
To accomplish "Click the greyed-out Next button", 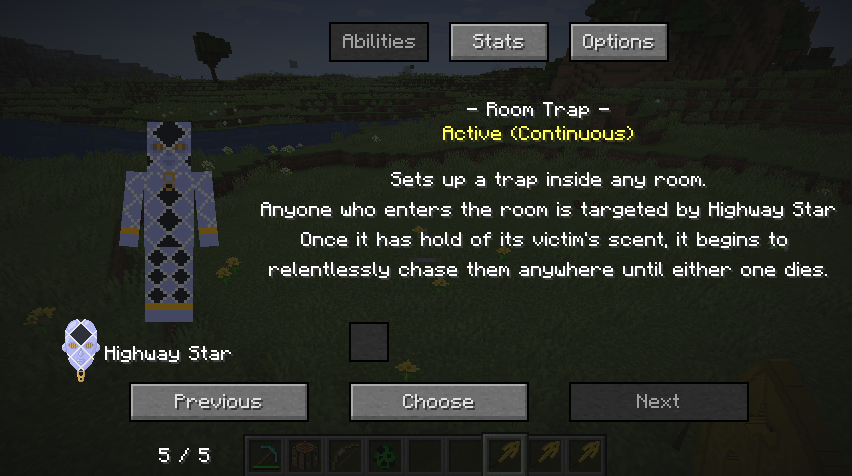I will pos(658,402).
